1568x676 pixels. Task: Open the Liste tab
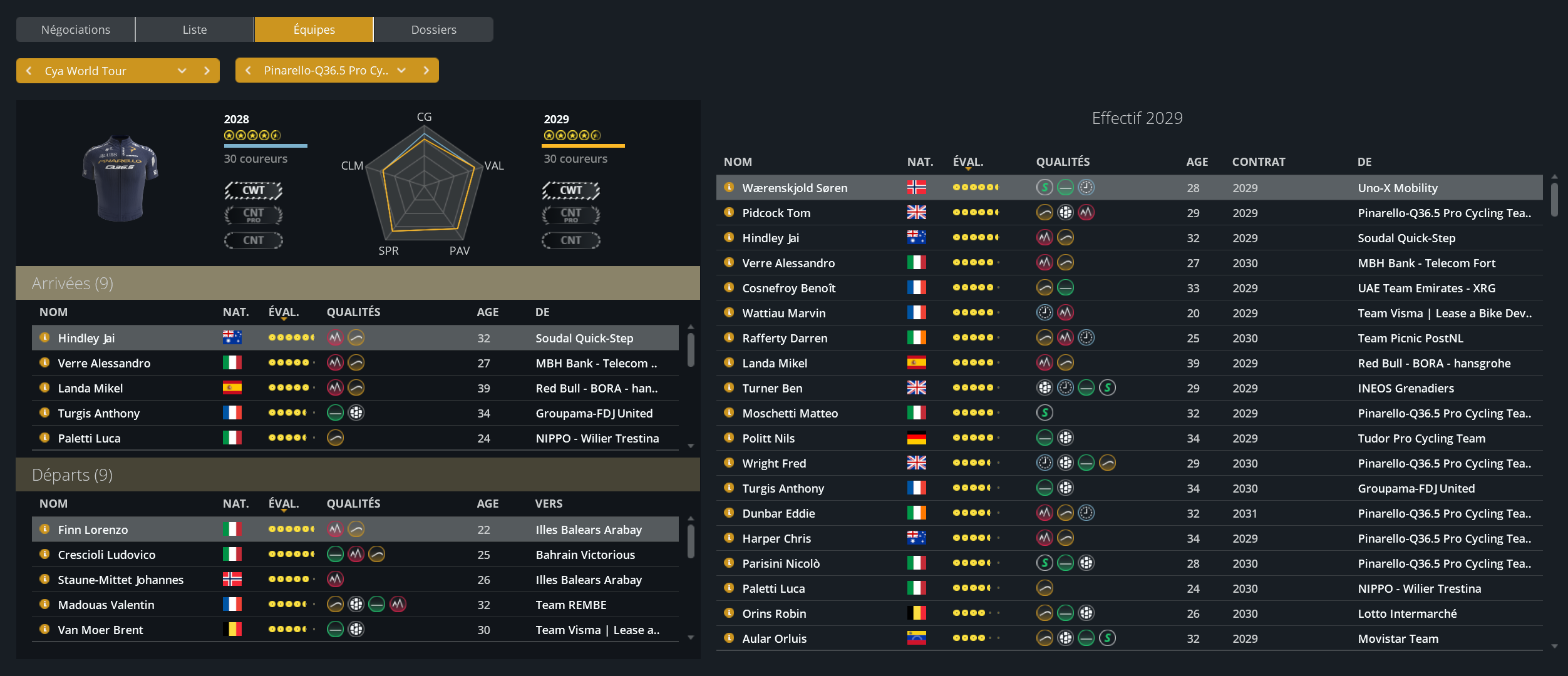(x=194, y=29)
